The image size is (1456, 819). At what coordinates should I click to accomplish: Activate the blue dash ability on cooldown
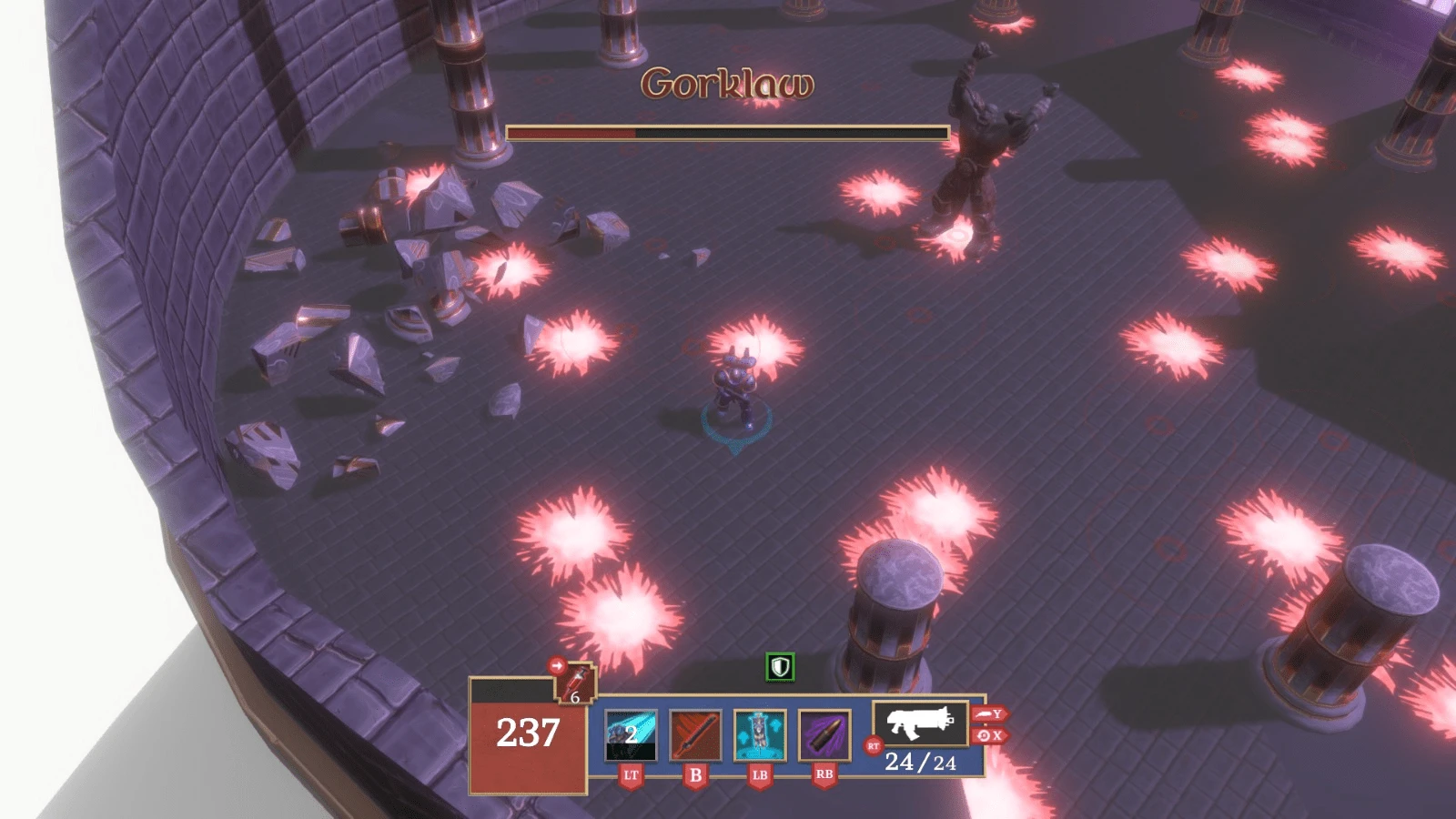click(x=631, y=735)
